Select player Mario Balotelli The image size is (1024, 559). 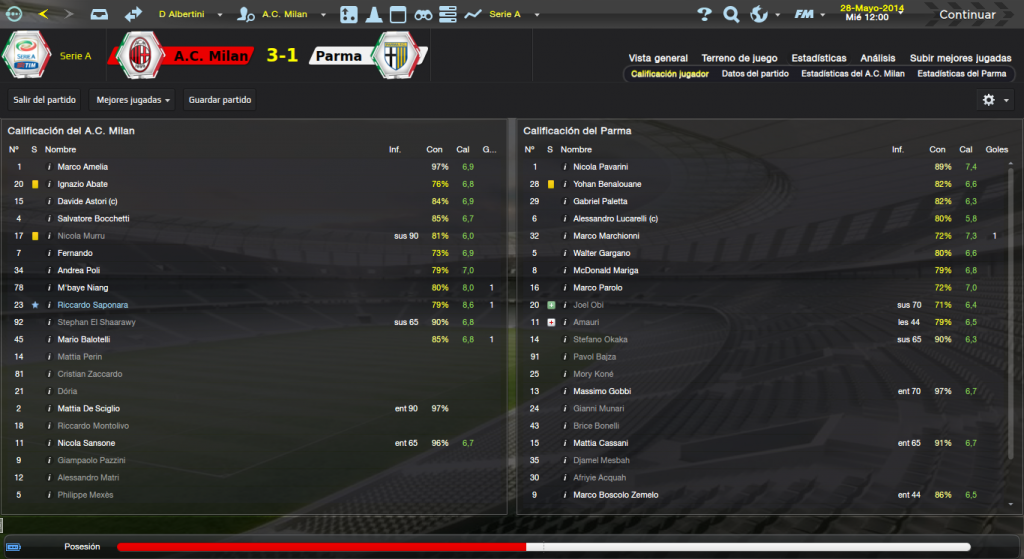point(83,339)
